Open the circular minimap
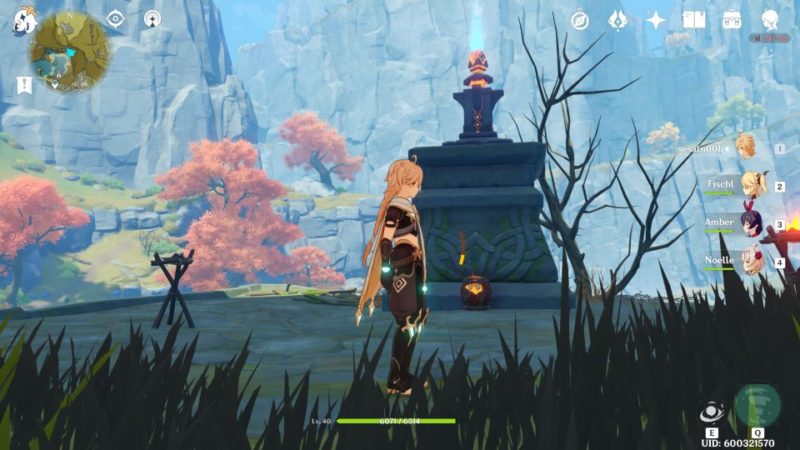800x450 pixels. point(69,52)
